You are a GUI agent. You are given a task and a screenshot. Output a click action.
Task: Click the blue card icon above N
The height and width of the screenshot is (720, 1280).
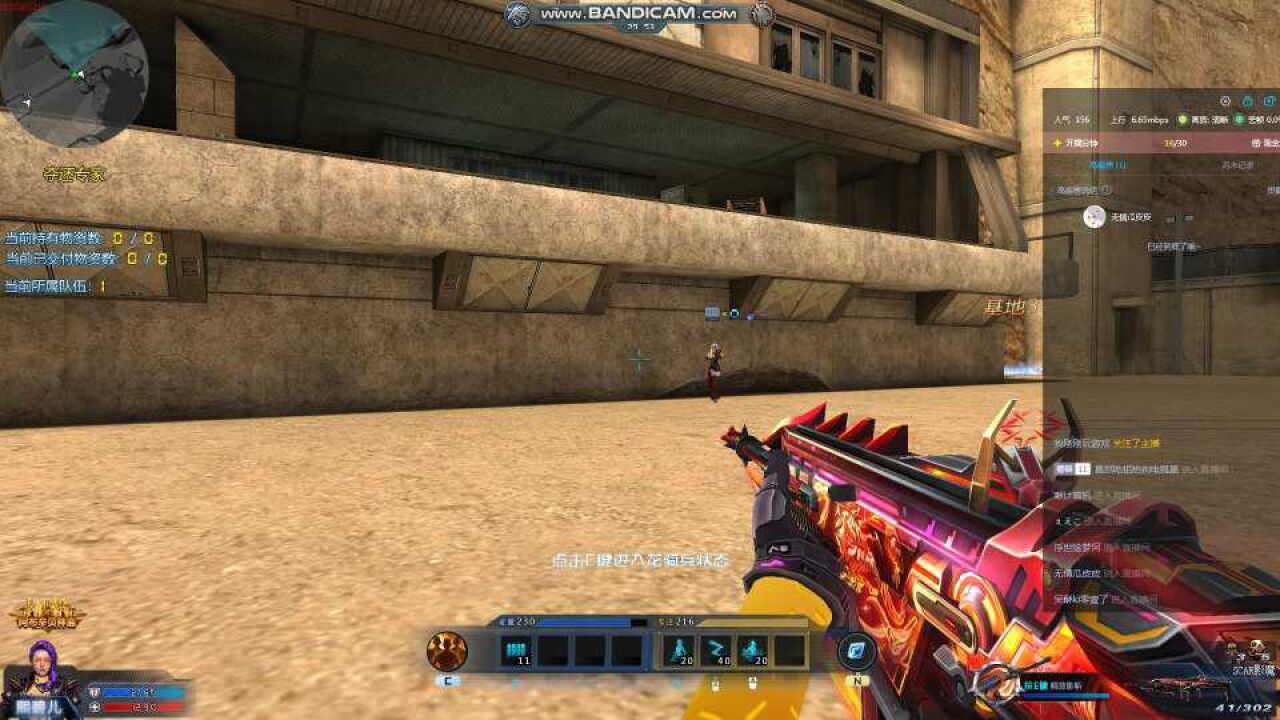pos(857,651)
